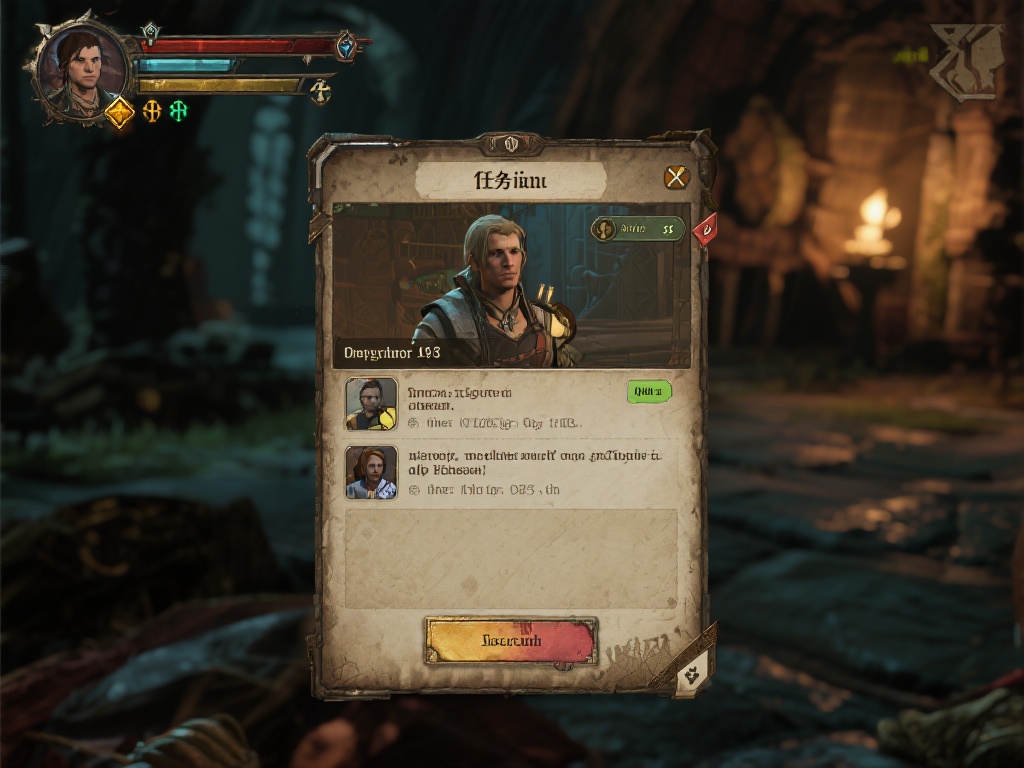The image size is (1024, 768).
Task: Click the small green button in the first row
Action: 649,392
